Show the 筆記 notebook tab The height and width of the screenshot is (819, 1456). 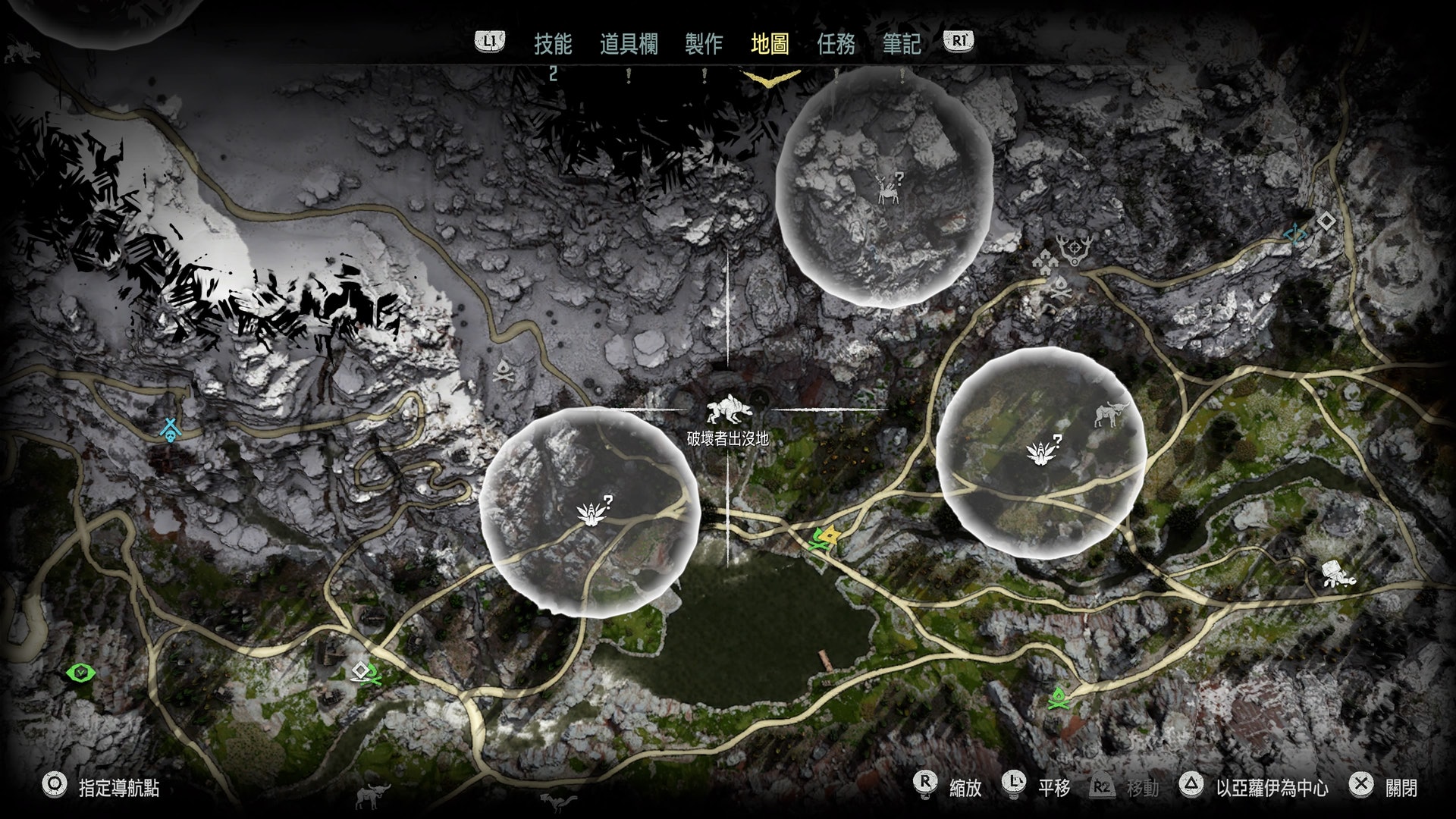pyautogui.click(x=902, y=44)
